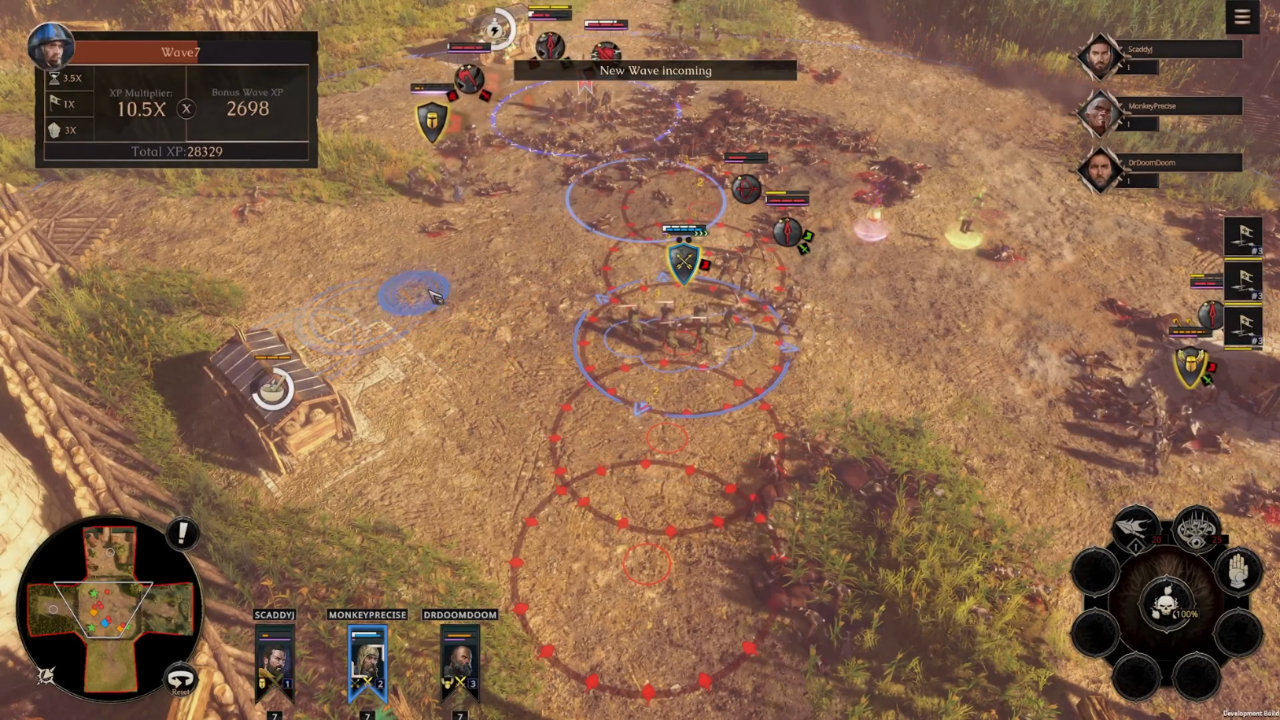Click the compass icon beside the minimap
Image resolution: width=1280 pixels, height=720 pixels.
(x=46, y=676)
